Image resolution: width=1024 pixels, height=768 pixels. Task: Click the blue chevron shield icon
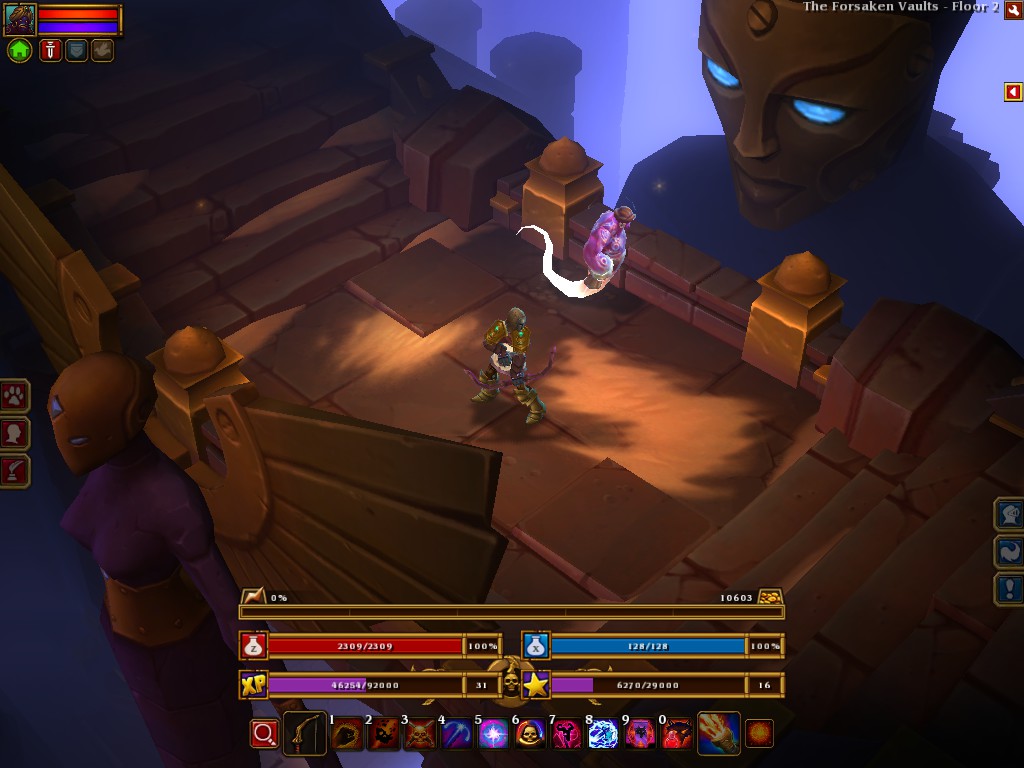pyautogui.click(x=77, y=50)
